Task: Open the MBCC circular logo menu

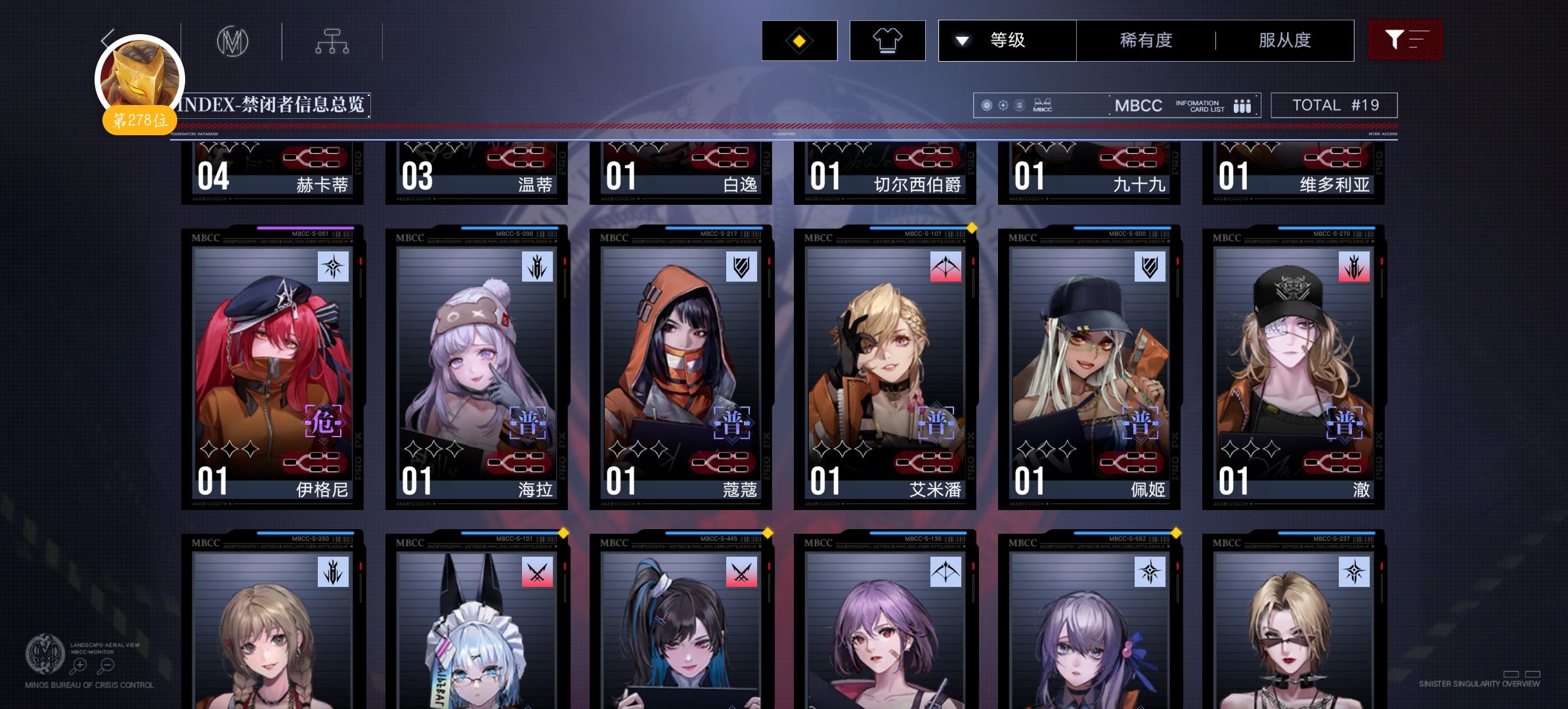Action: [x=233, y=41]
